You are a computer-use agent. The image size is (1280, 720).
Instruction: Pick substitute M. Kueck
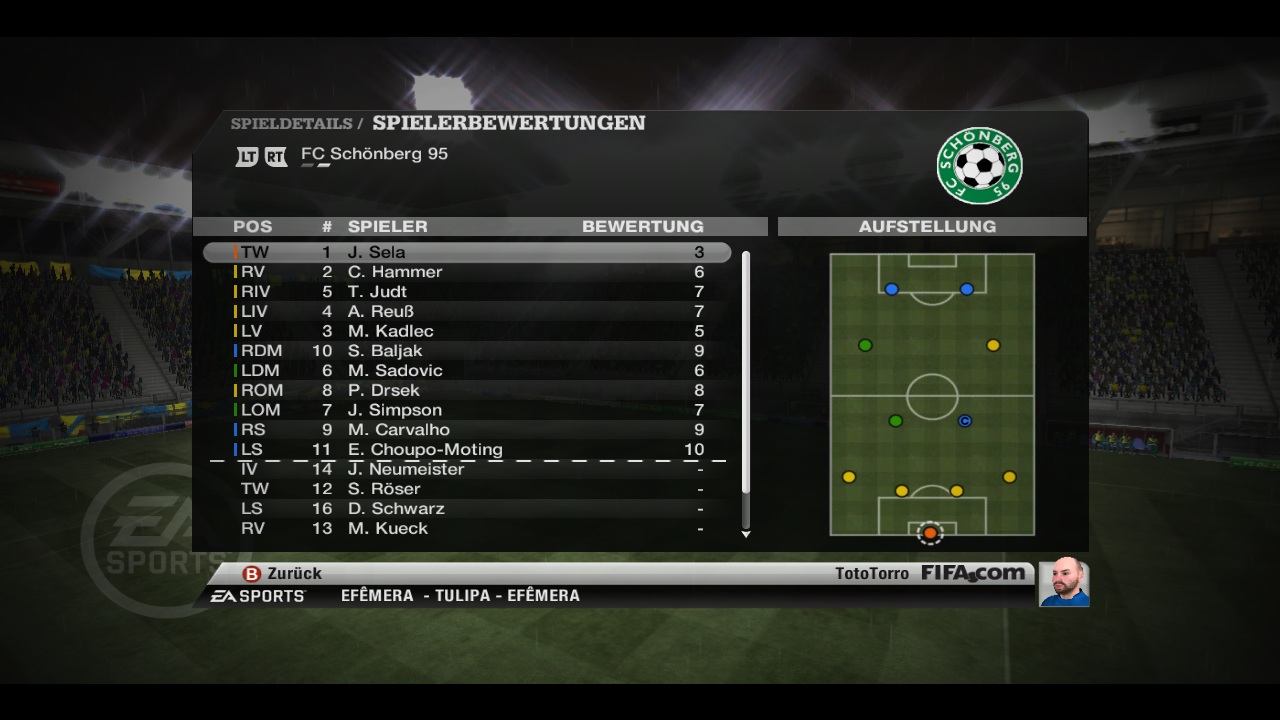click(466, 528)
